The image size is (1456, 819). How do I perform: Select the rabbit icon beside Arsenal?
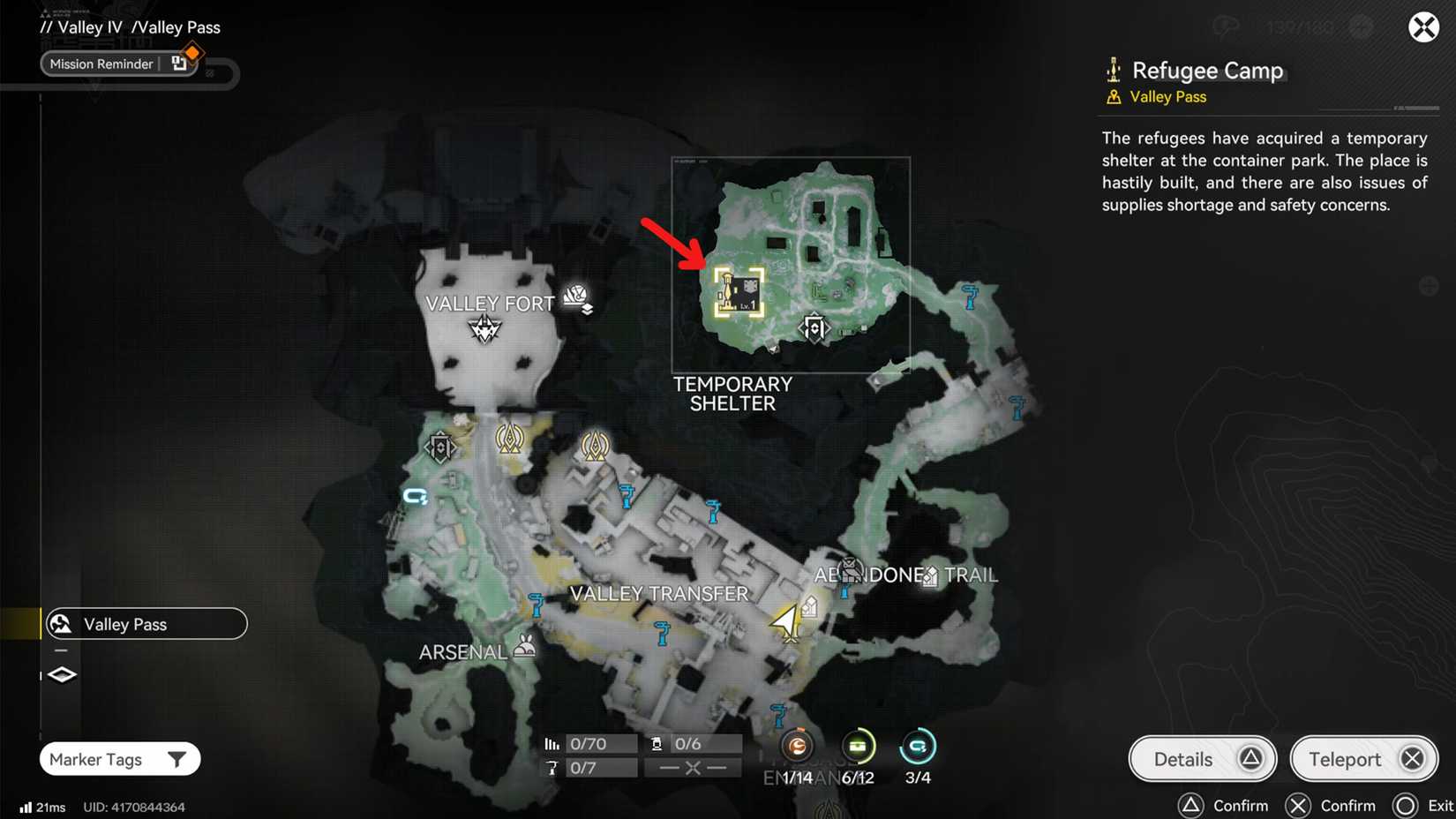(x=524, y=649)
